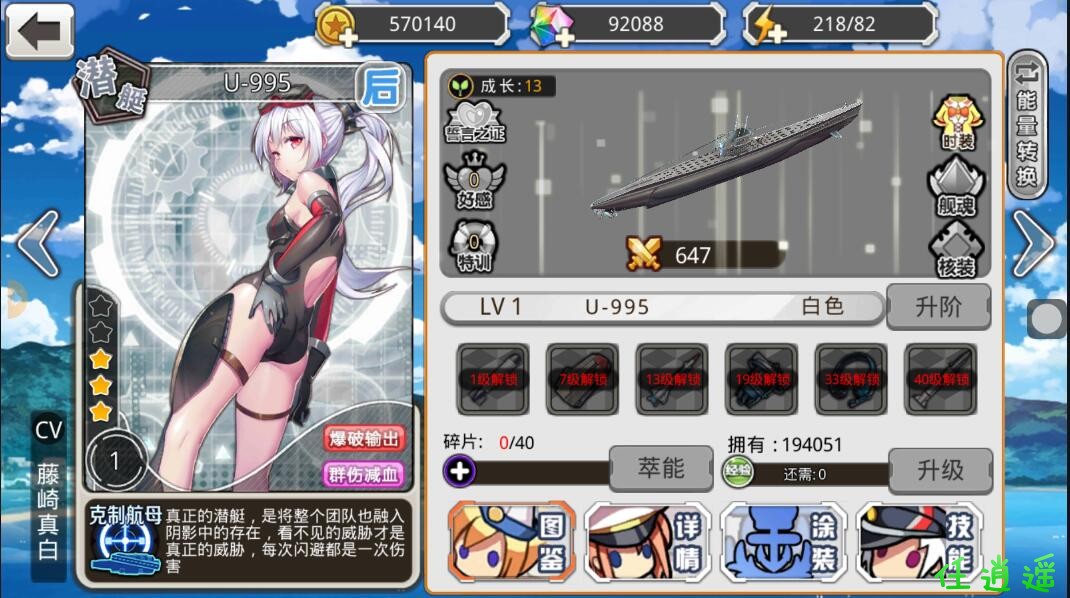1070x598 pixels.
Task: Open the 时装 costume menu
Action: pos(957,121)
